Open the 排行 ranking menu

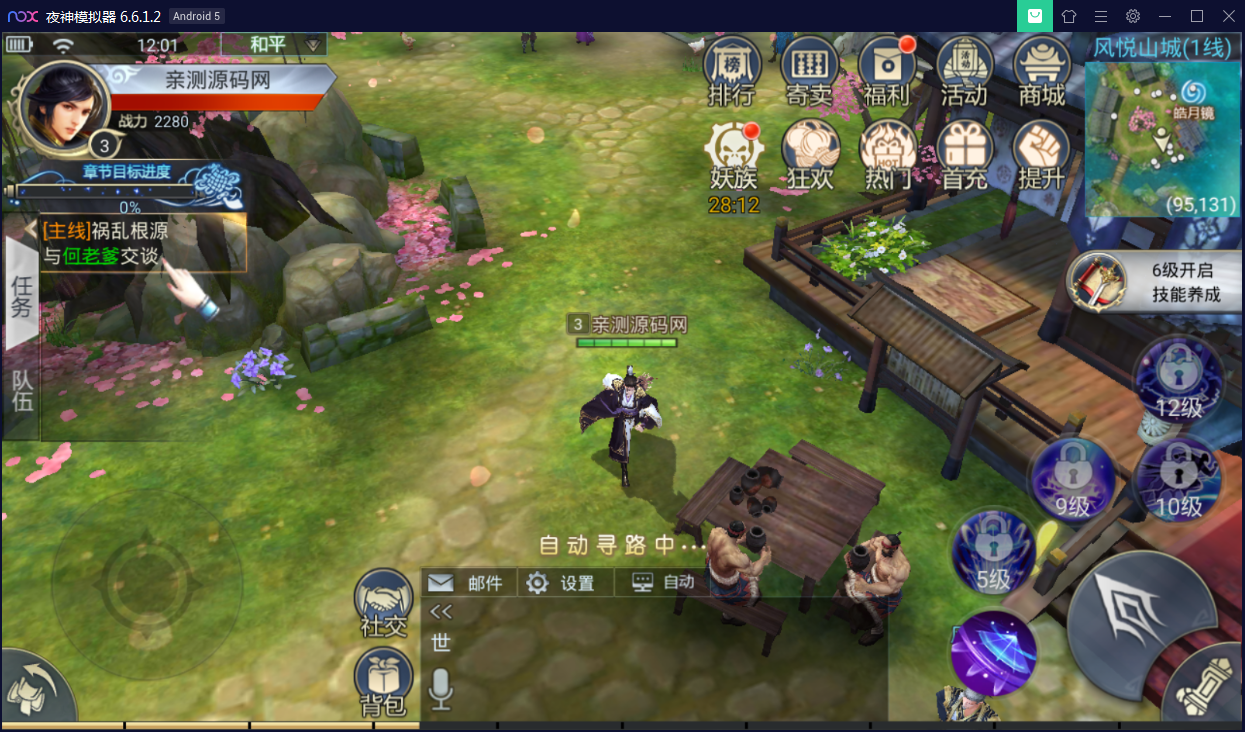click(732, 70)
